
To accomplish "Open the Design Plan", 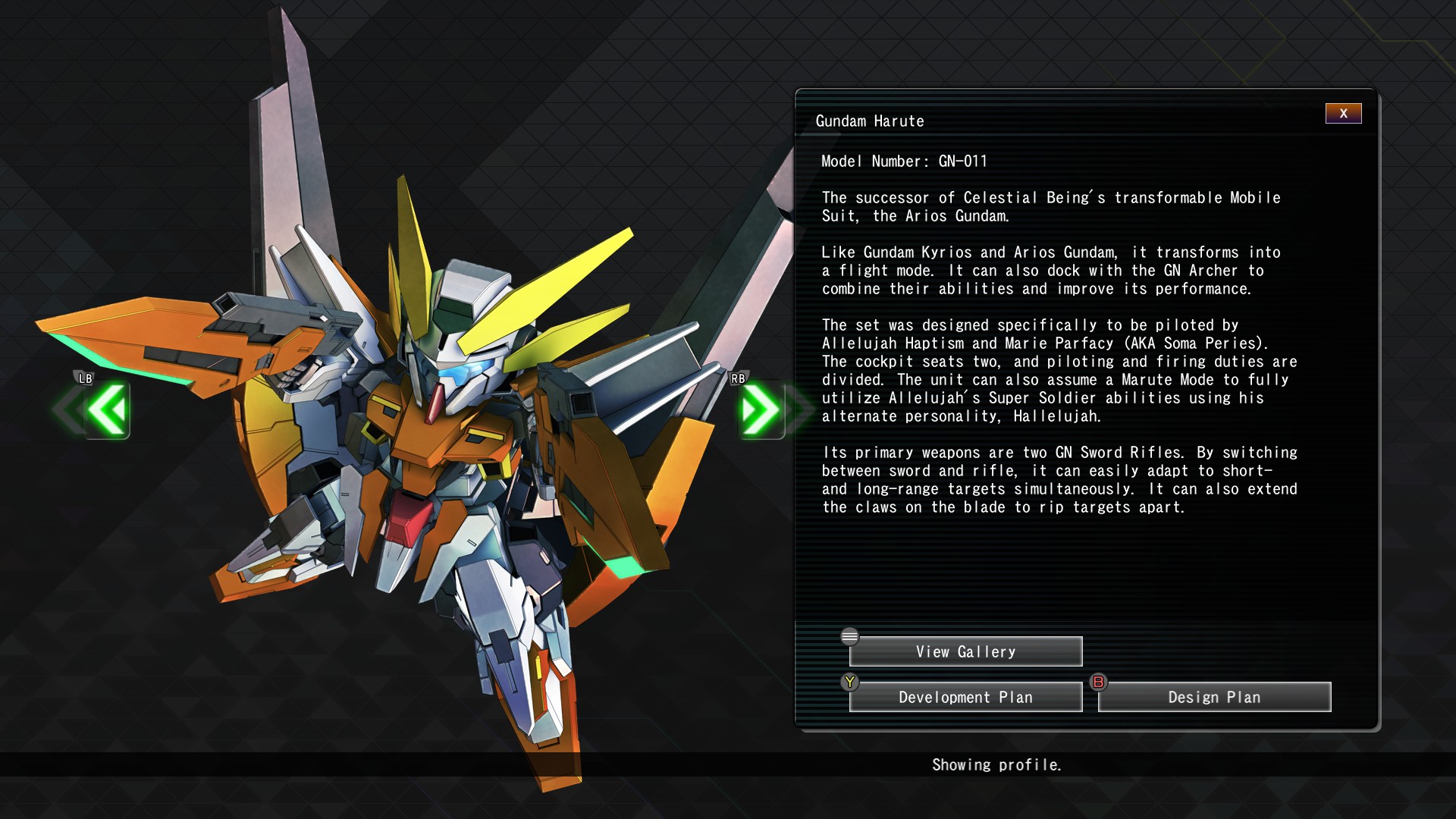I will tap(1214, 698).
